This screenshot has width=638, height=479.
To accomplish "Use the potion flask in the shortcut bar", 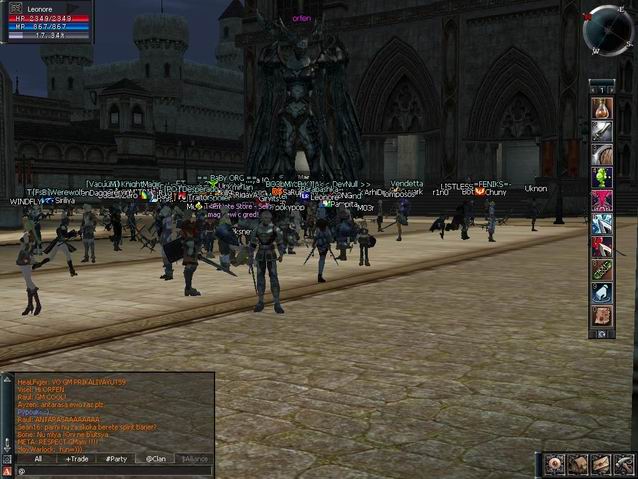I will (601, 108).
